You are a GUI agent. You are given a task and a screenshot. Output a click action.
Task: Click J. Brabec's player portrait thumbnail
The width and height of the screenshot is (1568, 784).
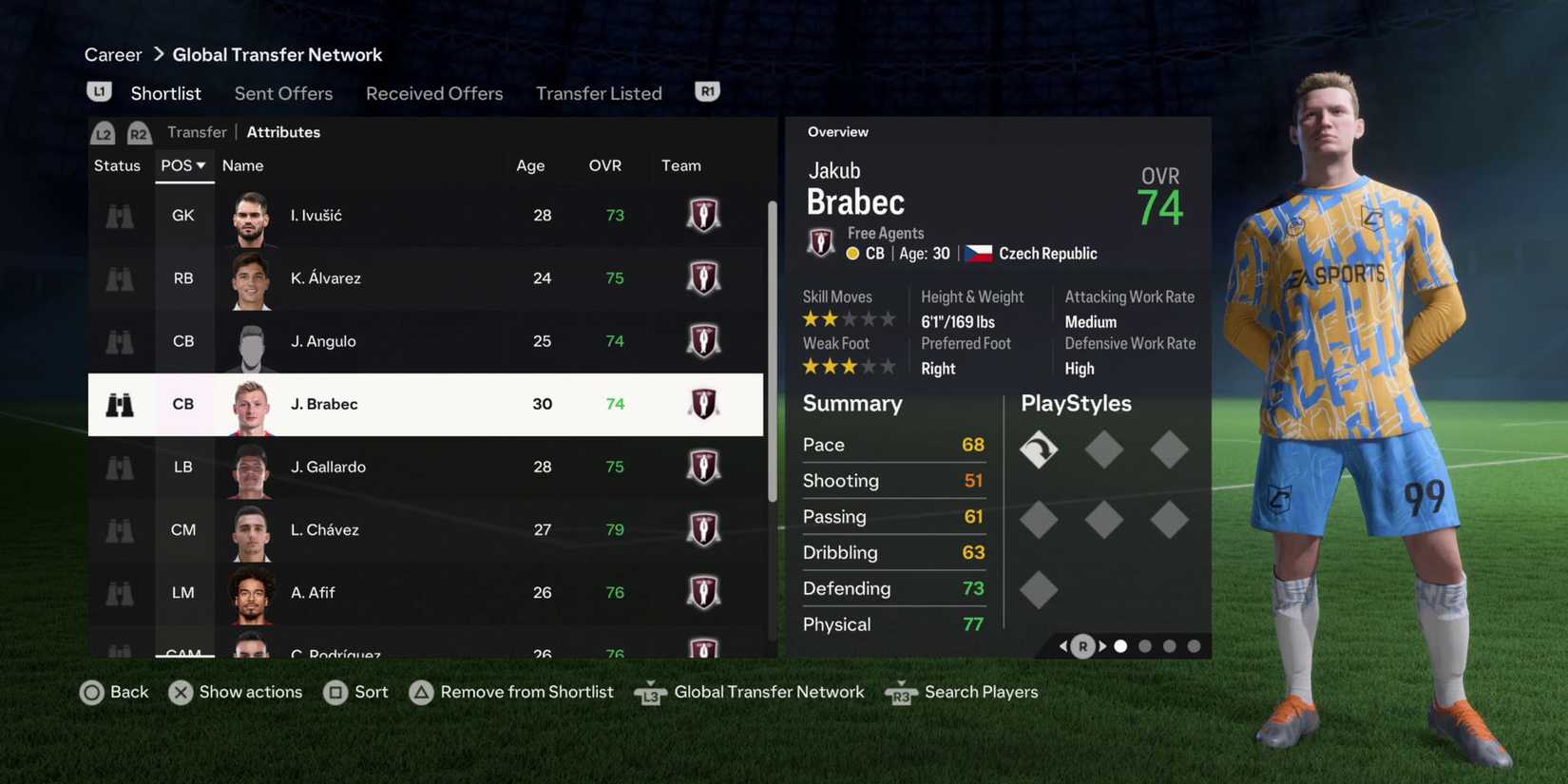(x=250, y=404)
